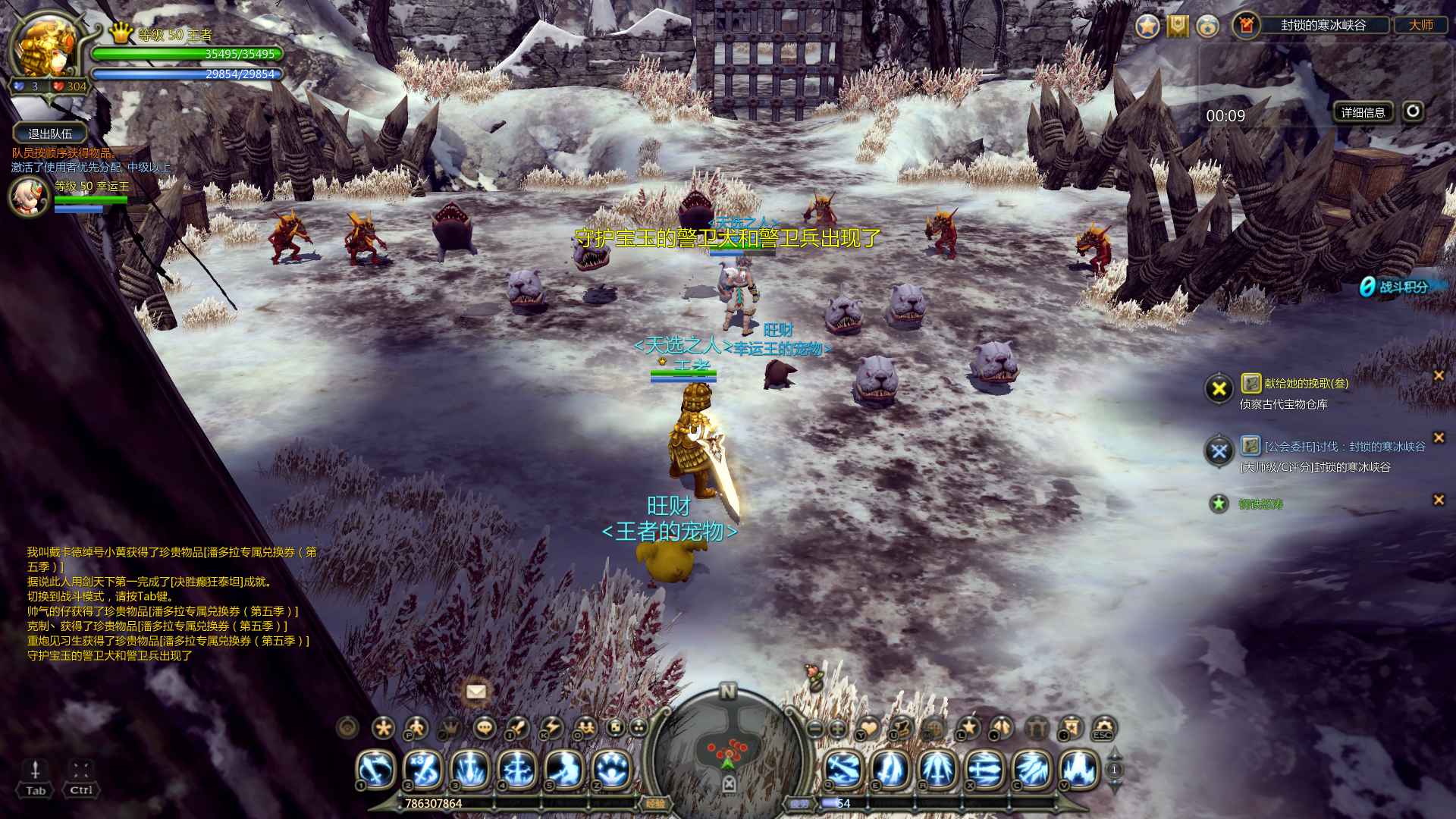This screenshot has height=819, width=1456.
Task: Click the 退出队伍 leave party button
Action: pos(50,133)
